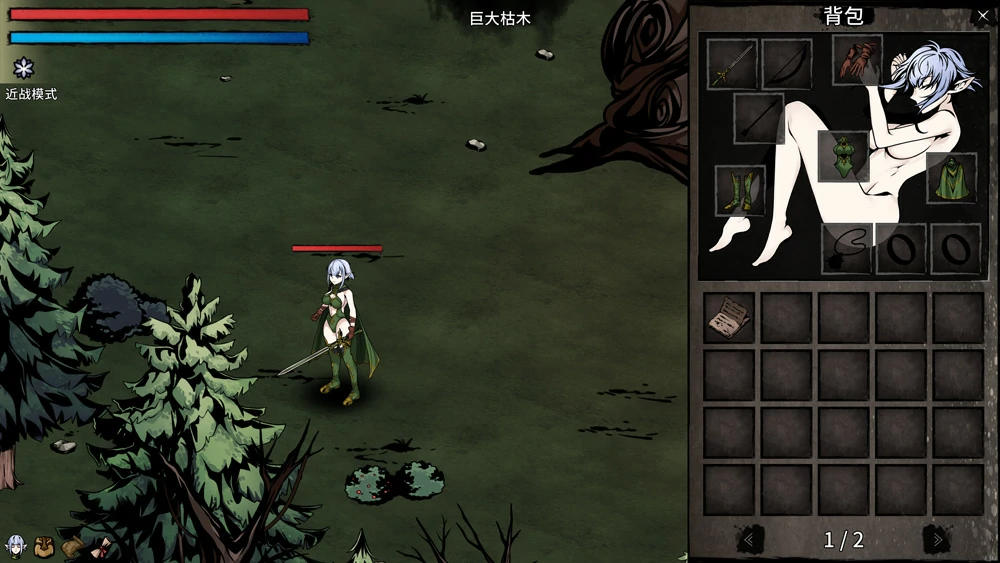Select the equipped bow slot

[x=786, y=64]
